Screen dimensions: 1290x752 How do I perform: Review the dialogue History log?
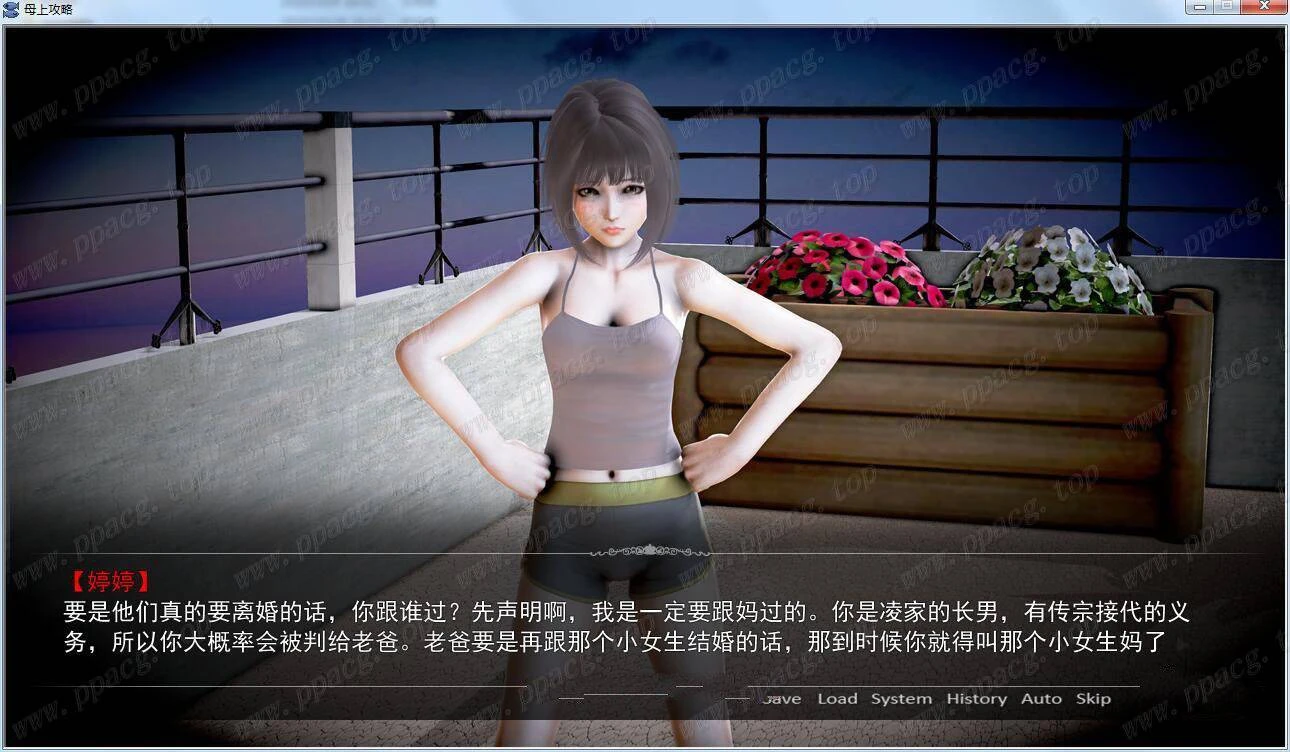975,698
